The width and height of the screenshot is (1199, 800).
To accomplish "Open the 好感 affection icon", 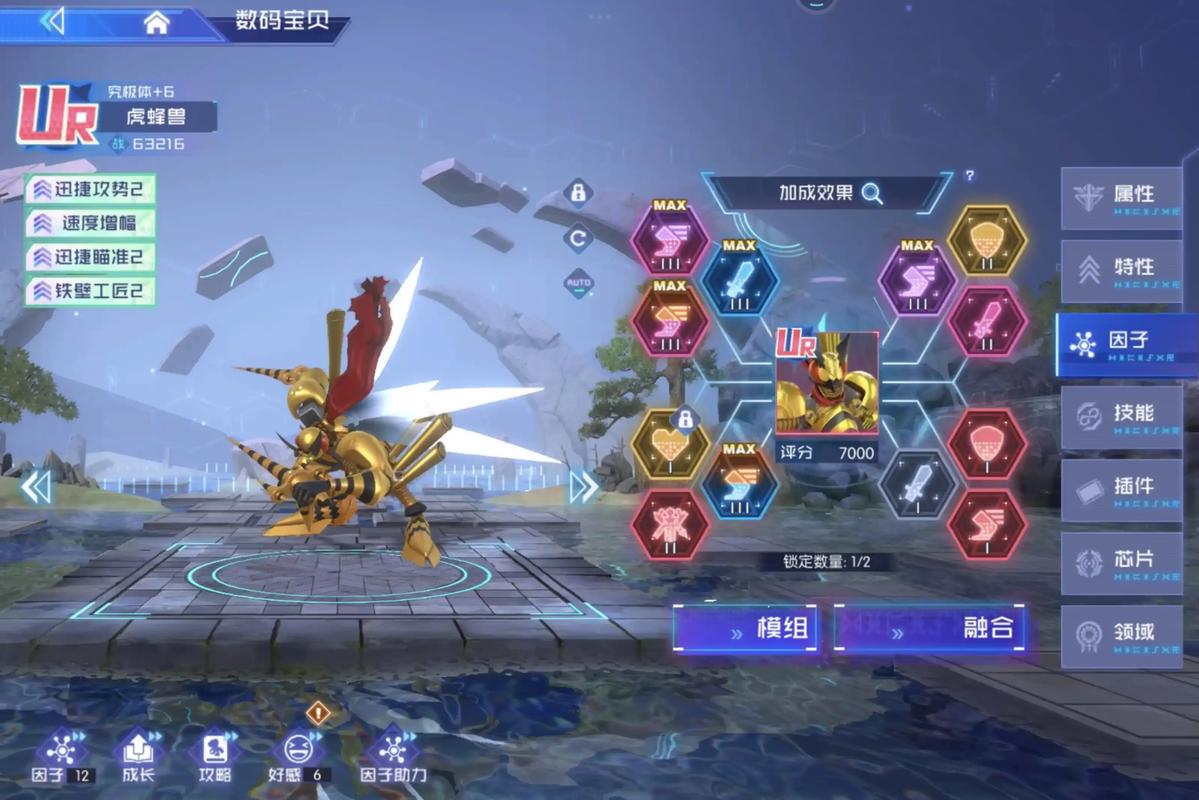I will (295, 754).
